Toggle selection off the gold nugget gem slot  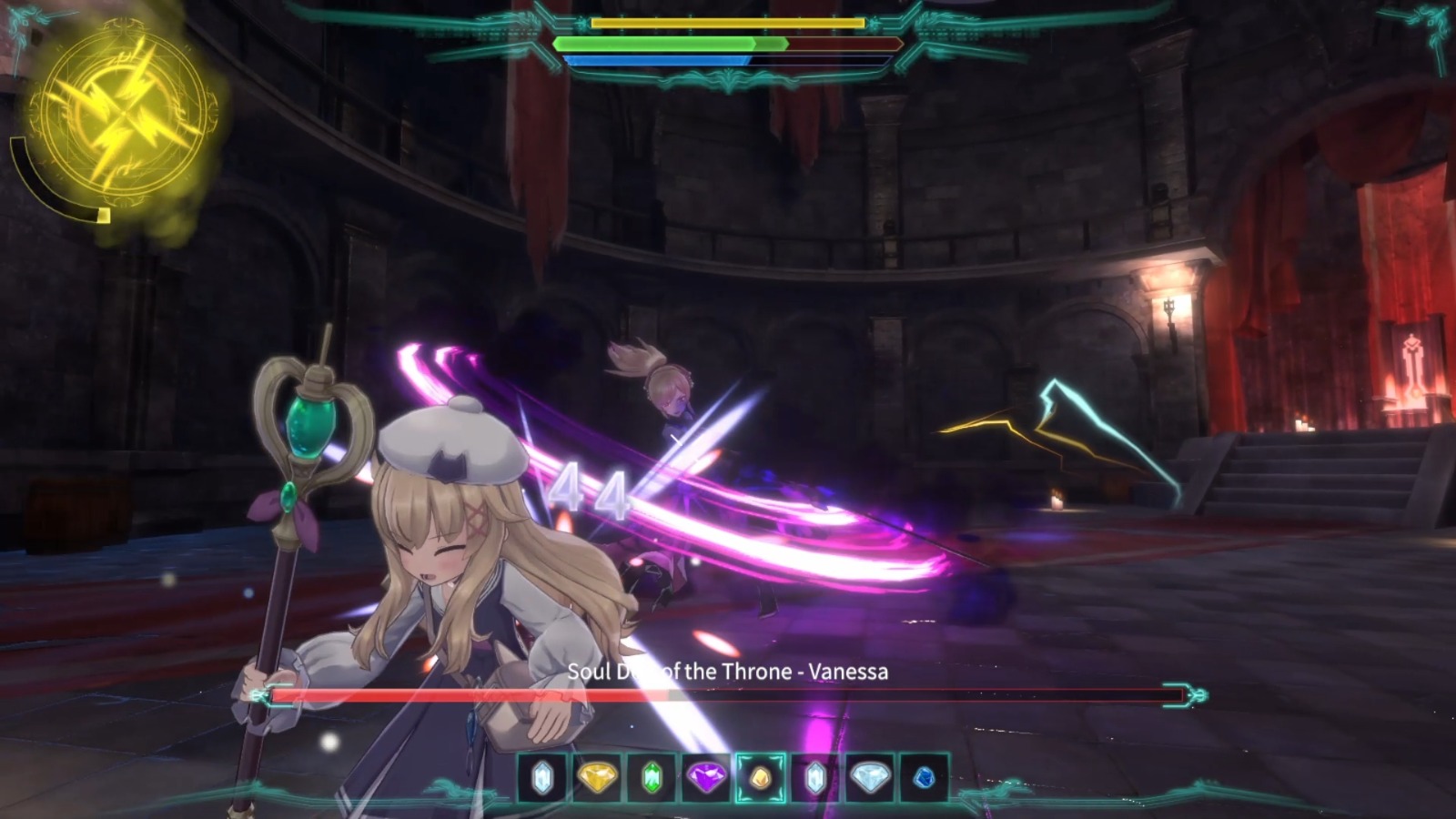tap(760, 780)
